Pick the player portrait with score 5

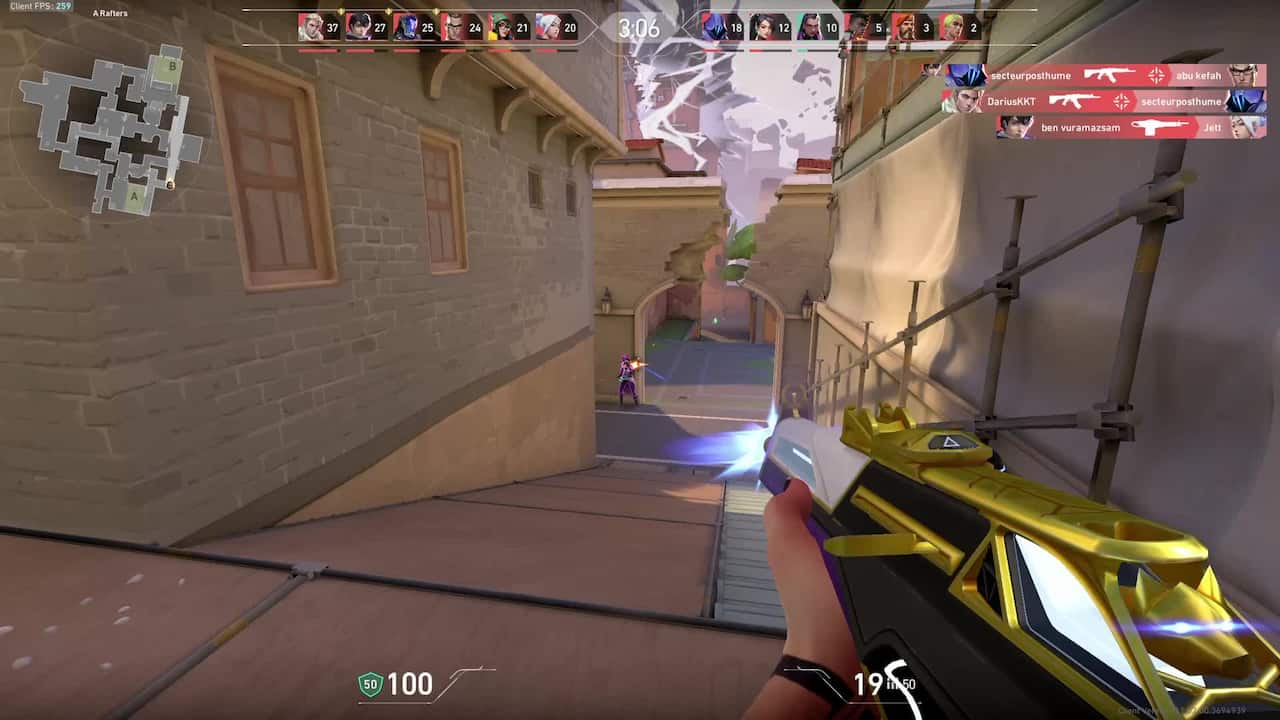[857, 27]
